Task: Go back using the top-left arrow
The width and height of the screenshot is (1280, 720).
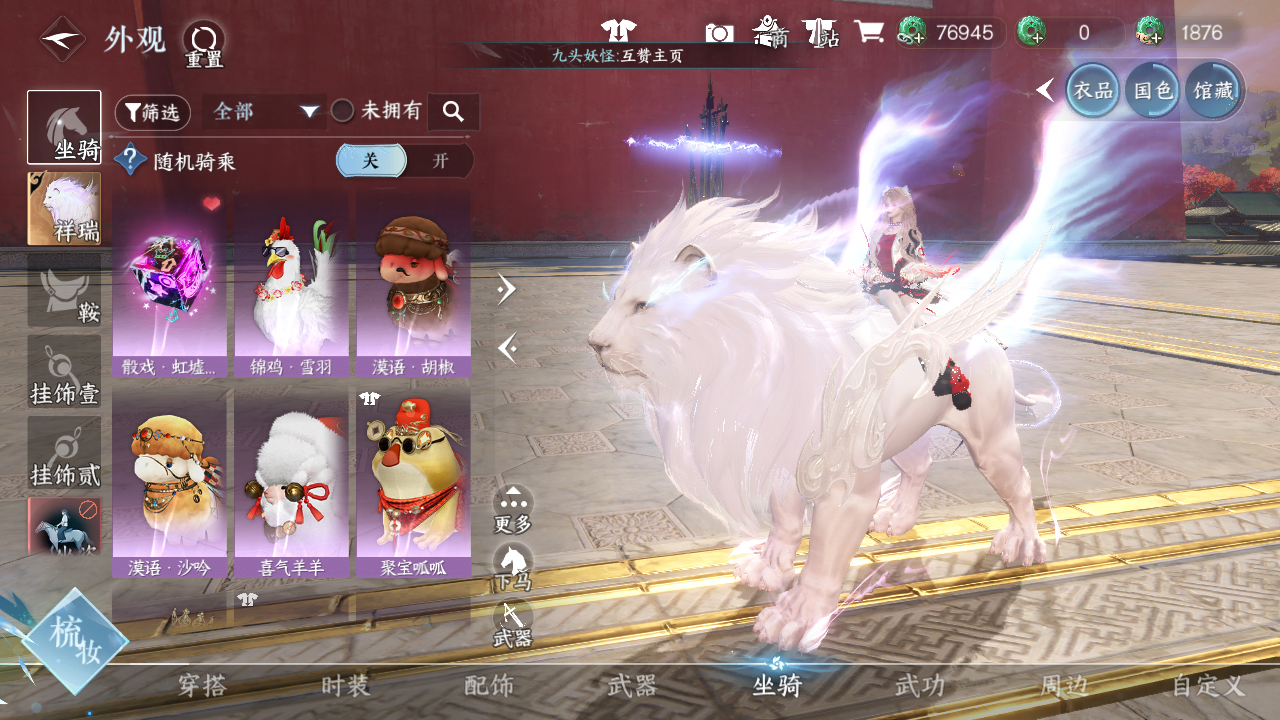Action: [x=62, y=40]
